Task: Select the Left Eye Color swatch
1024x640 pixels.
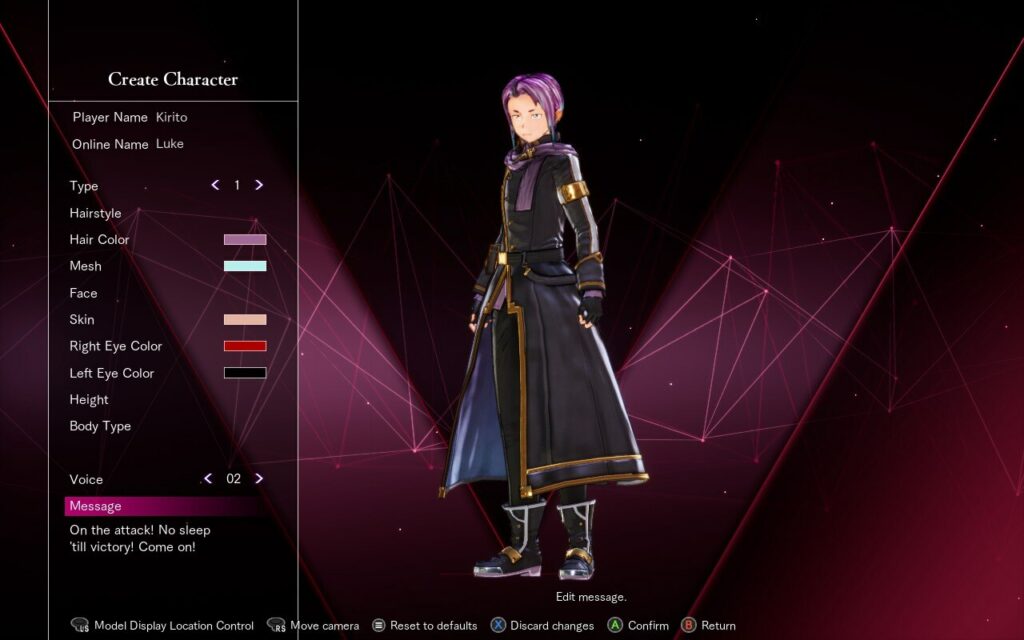Action: point(245,373)
